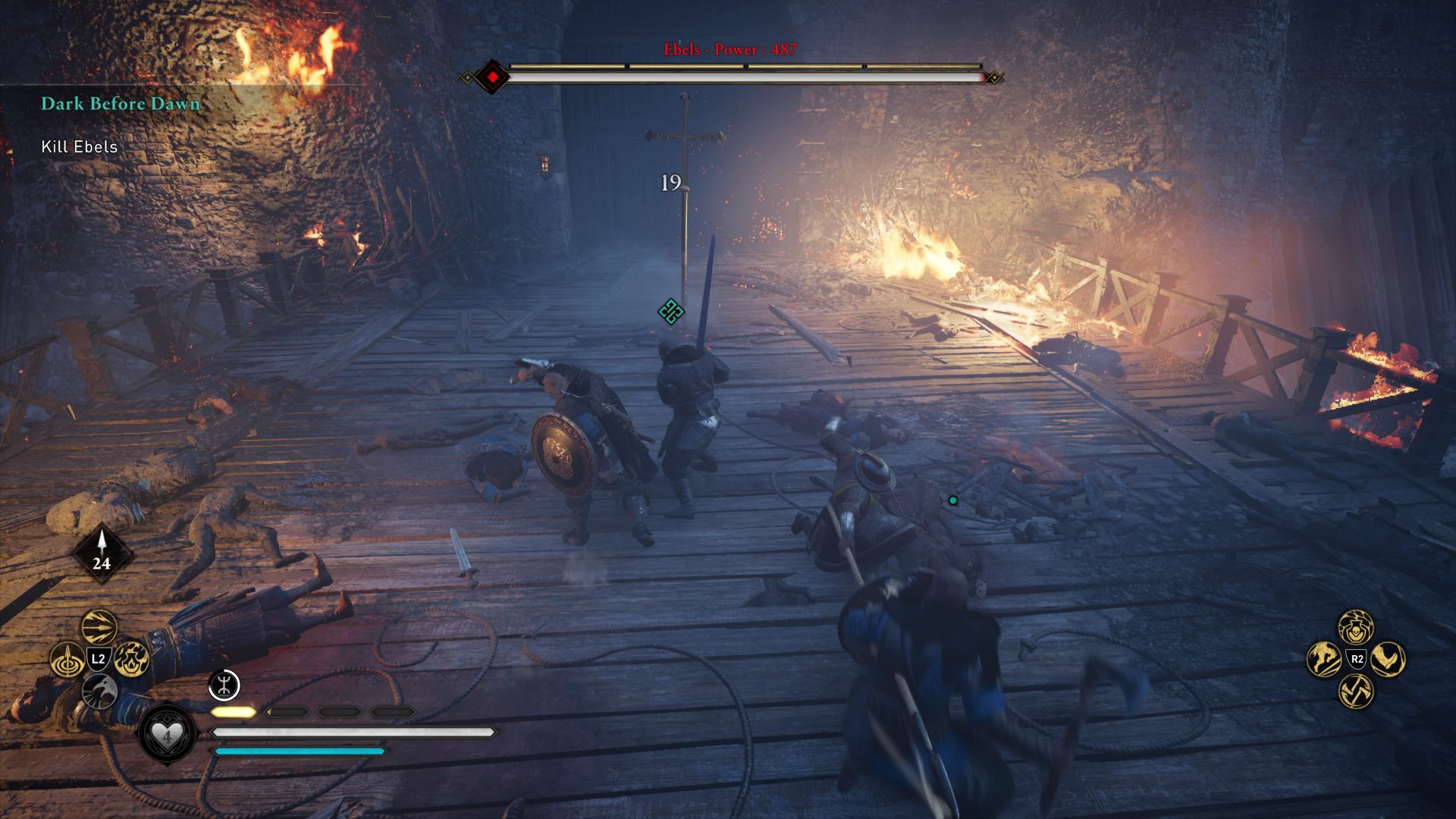Select the crossed axes ability icon
This screenshot has height=819, width=1456.
1355,692
